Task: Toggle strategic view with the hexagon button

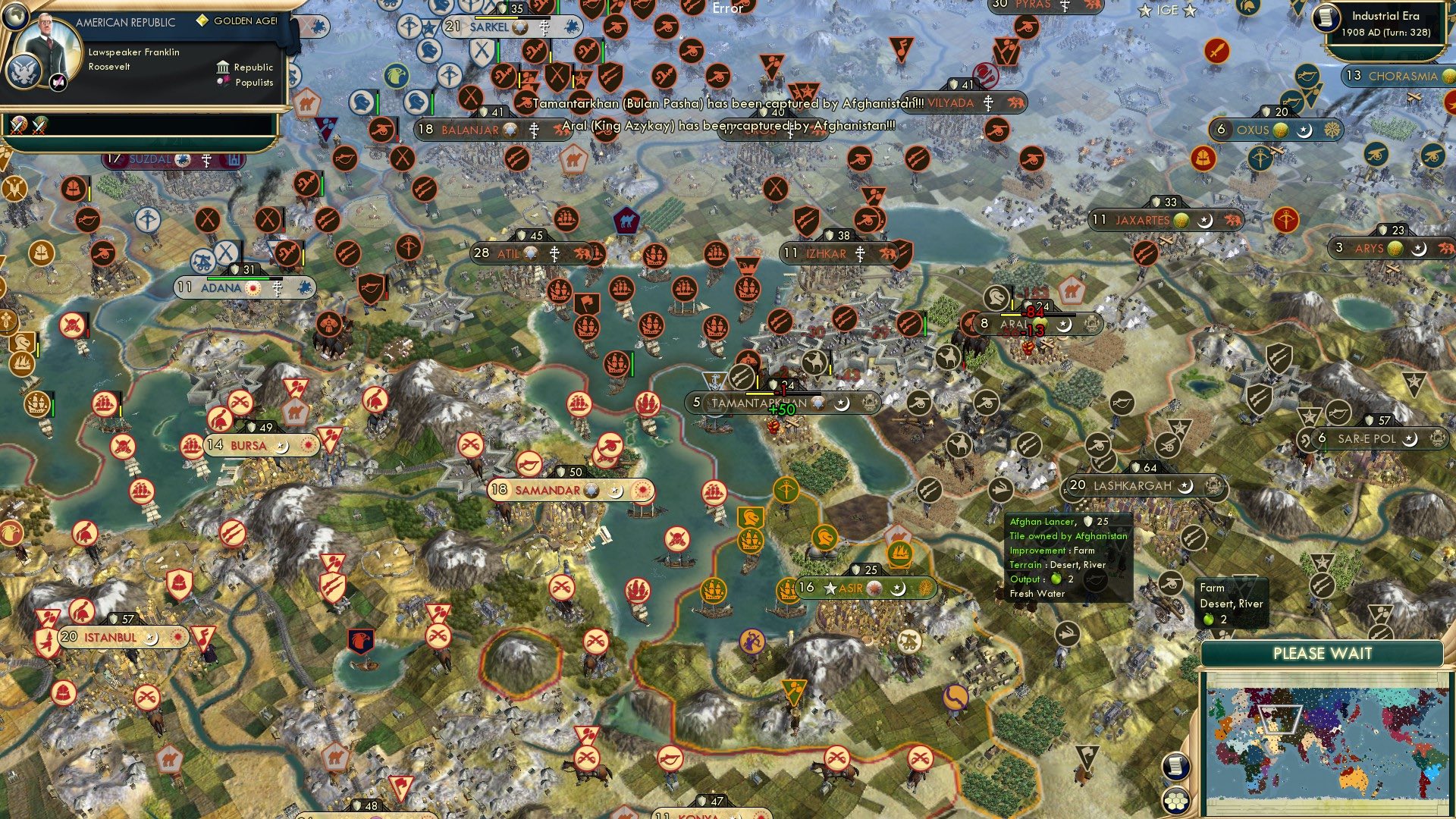Action: click(x=1177, y=802)
